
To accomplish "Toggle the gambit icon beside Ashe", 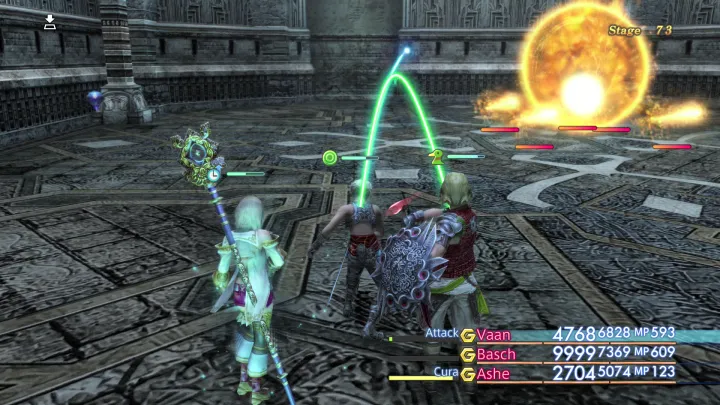I will tap(467, 374).
